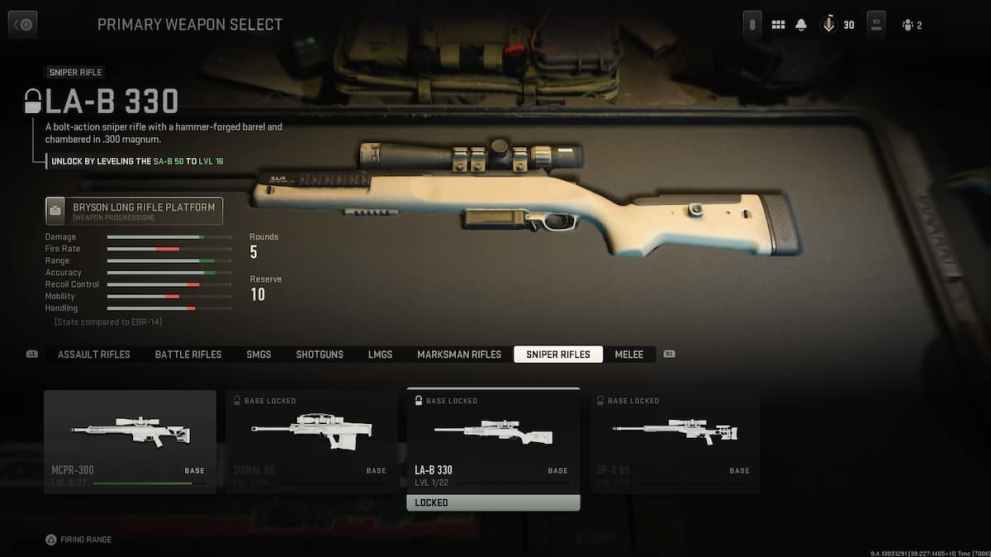Open the grid menu icon

click(x=778, y=25)
